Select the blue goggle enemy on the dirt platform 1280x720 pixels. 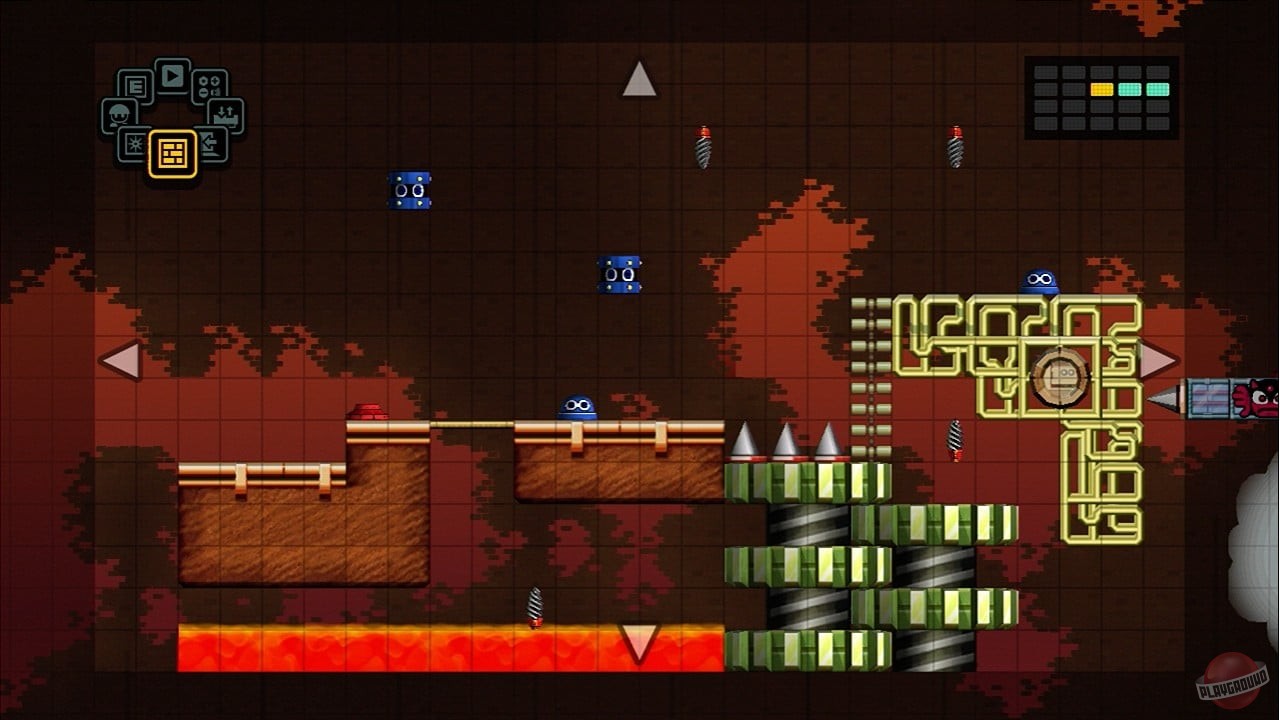(x=577, y=406)
